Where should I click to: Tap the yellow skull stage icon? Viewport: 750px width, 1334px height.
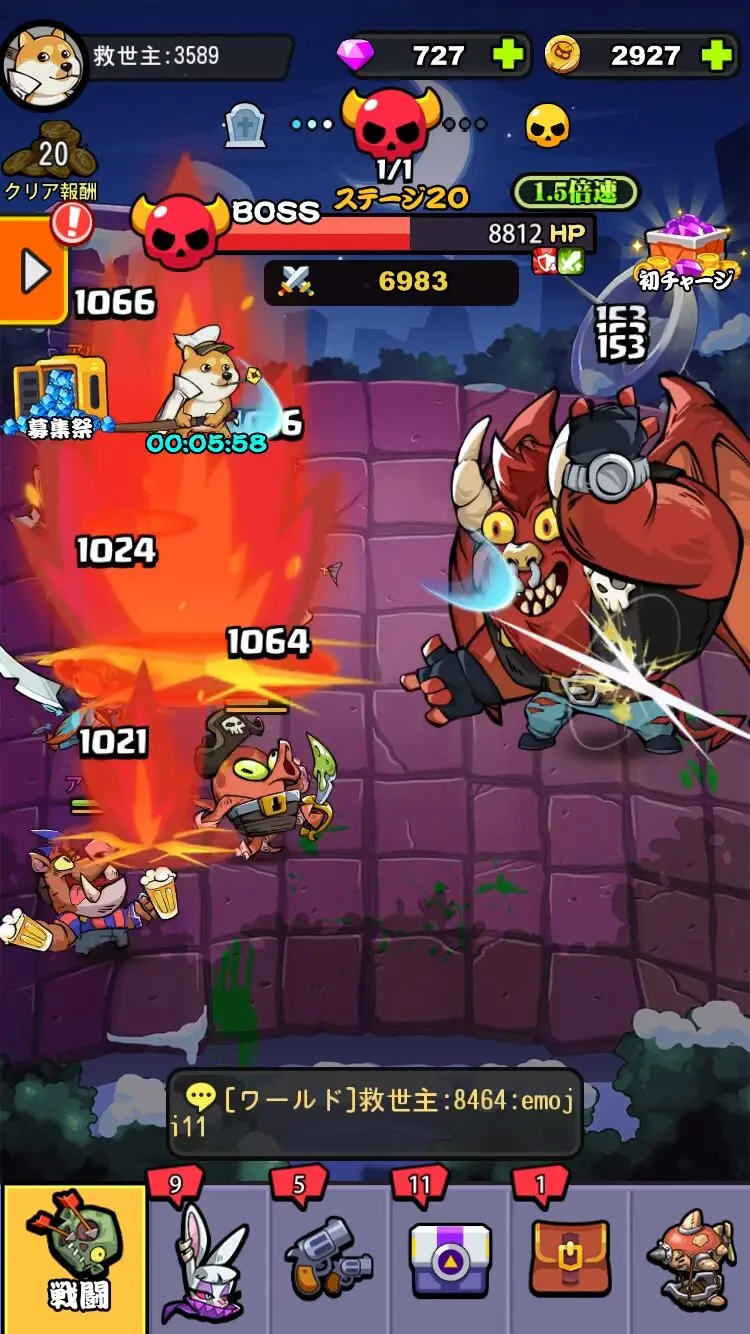548,126
